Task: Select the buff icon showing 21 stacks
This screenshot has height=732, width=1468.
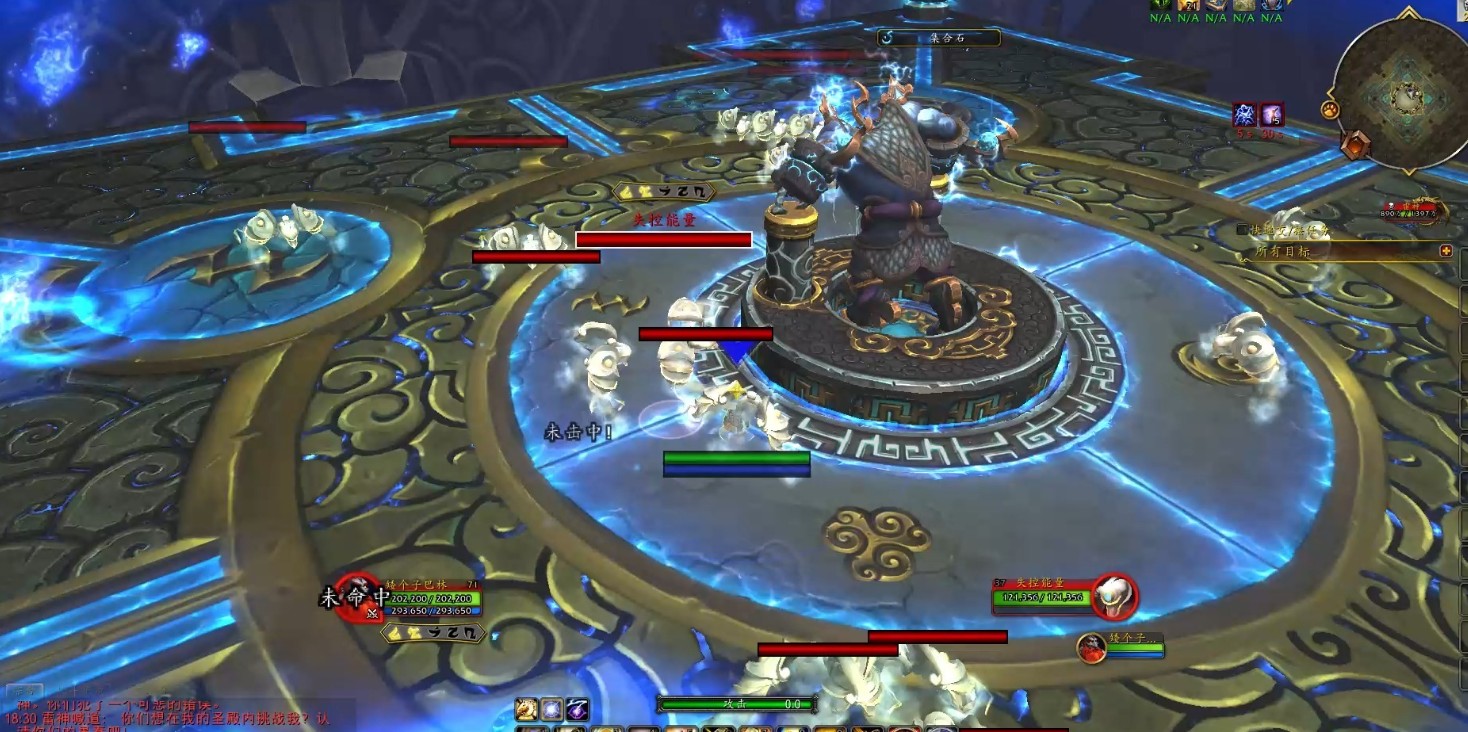Action: [x=1188, y=5]
